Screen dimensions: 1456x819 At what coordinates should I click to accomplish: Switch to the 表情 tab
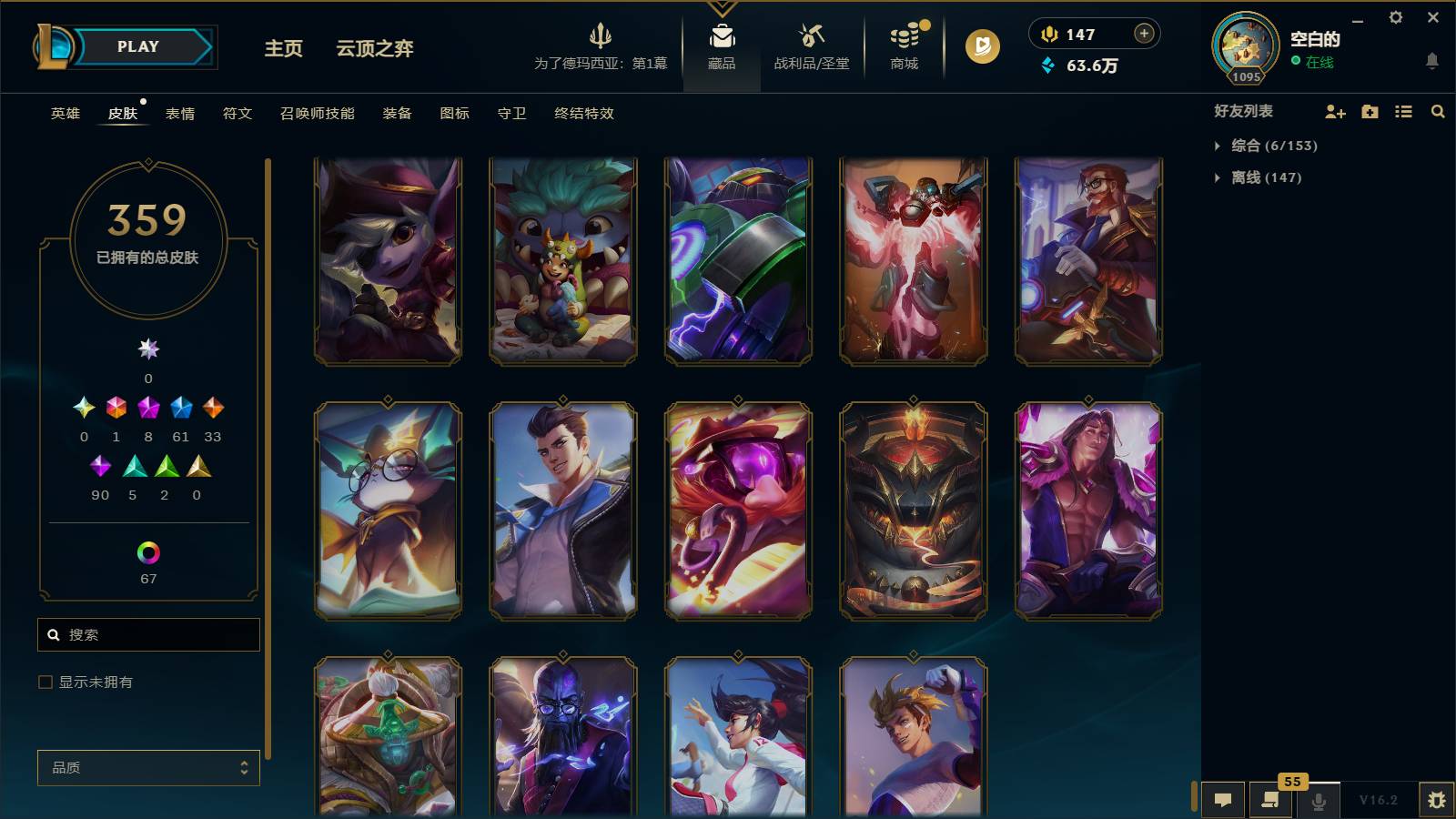(181, 114)
